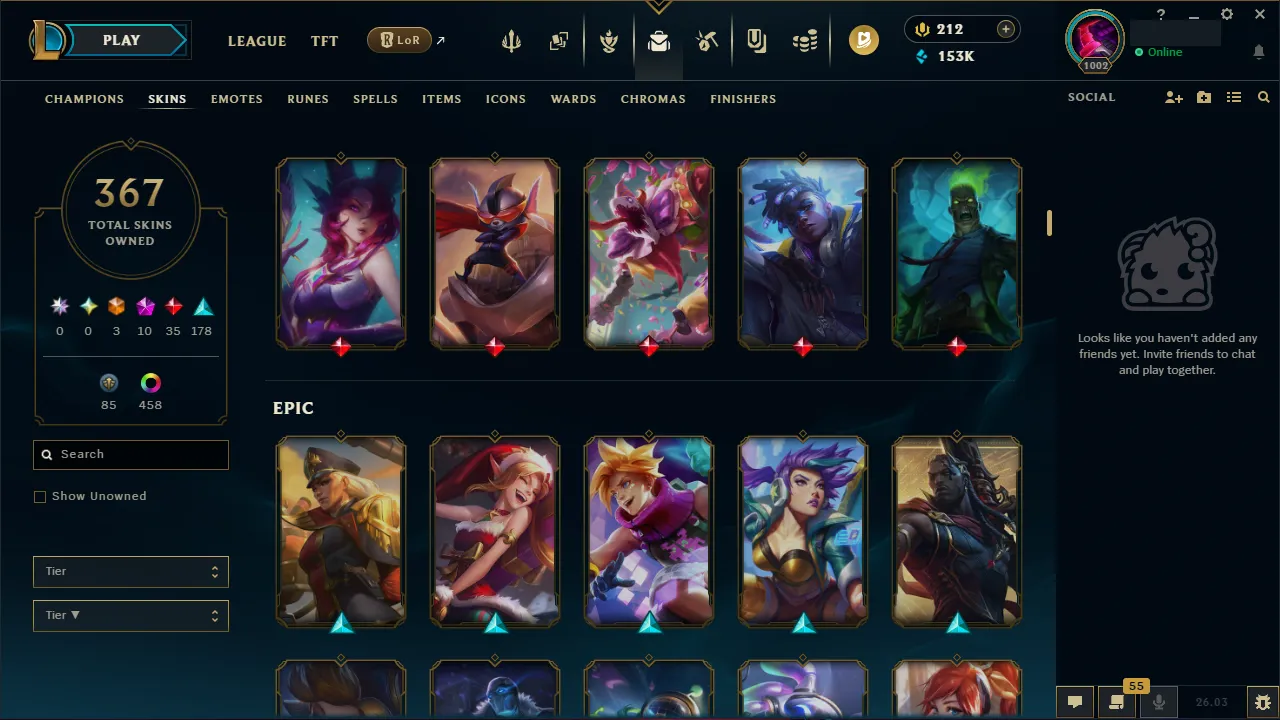Open Loot using the pickaxe icon
The height and width of the screenshot is (720, 1280).
(x=707, y=41)
